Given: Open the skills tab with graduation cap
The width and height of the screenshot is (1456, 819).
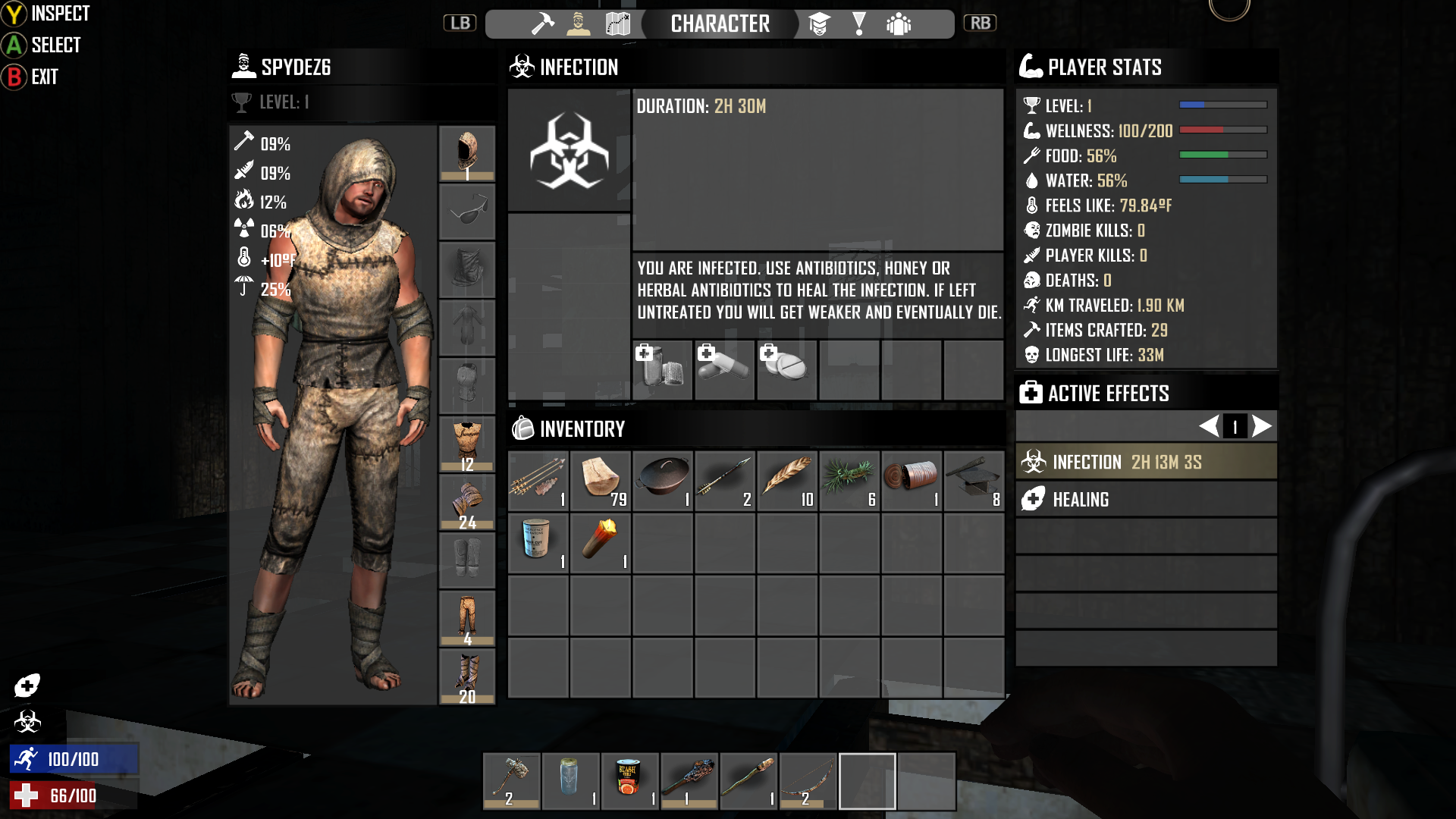Looking at the screenshot, I should pos(819,24).
